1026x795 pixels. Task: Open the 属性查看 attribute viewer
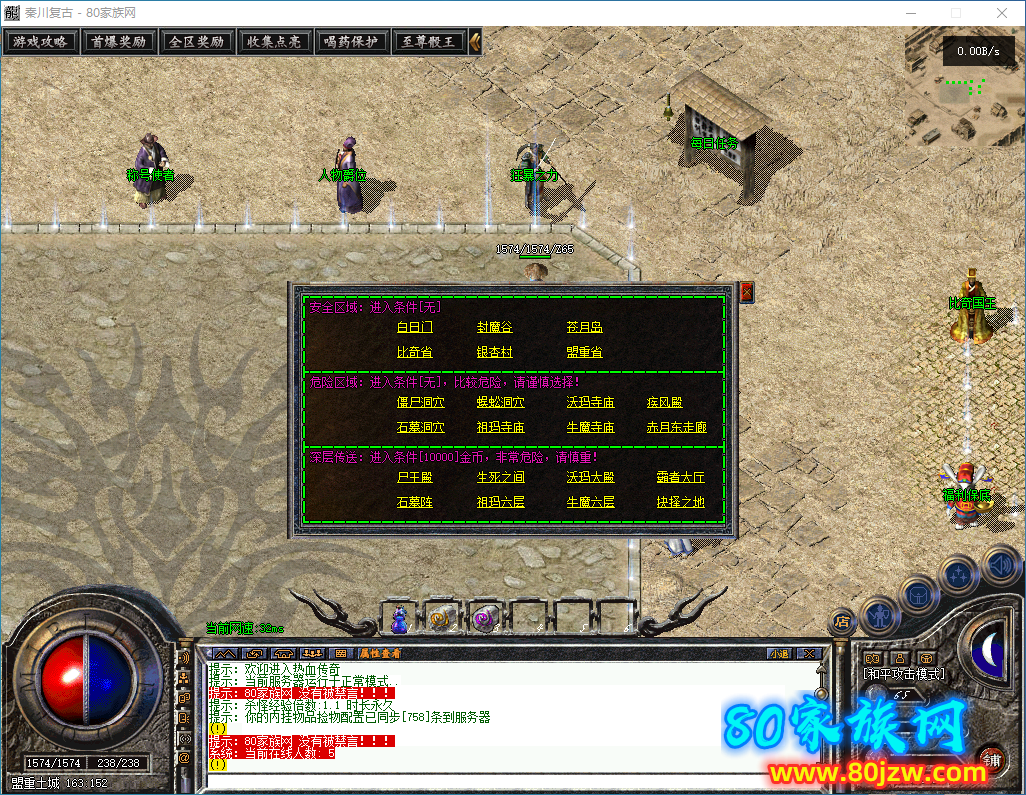[380, 653]
